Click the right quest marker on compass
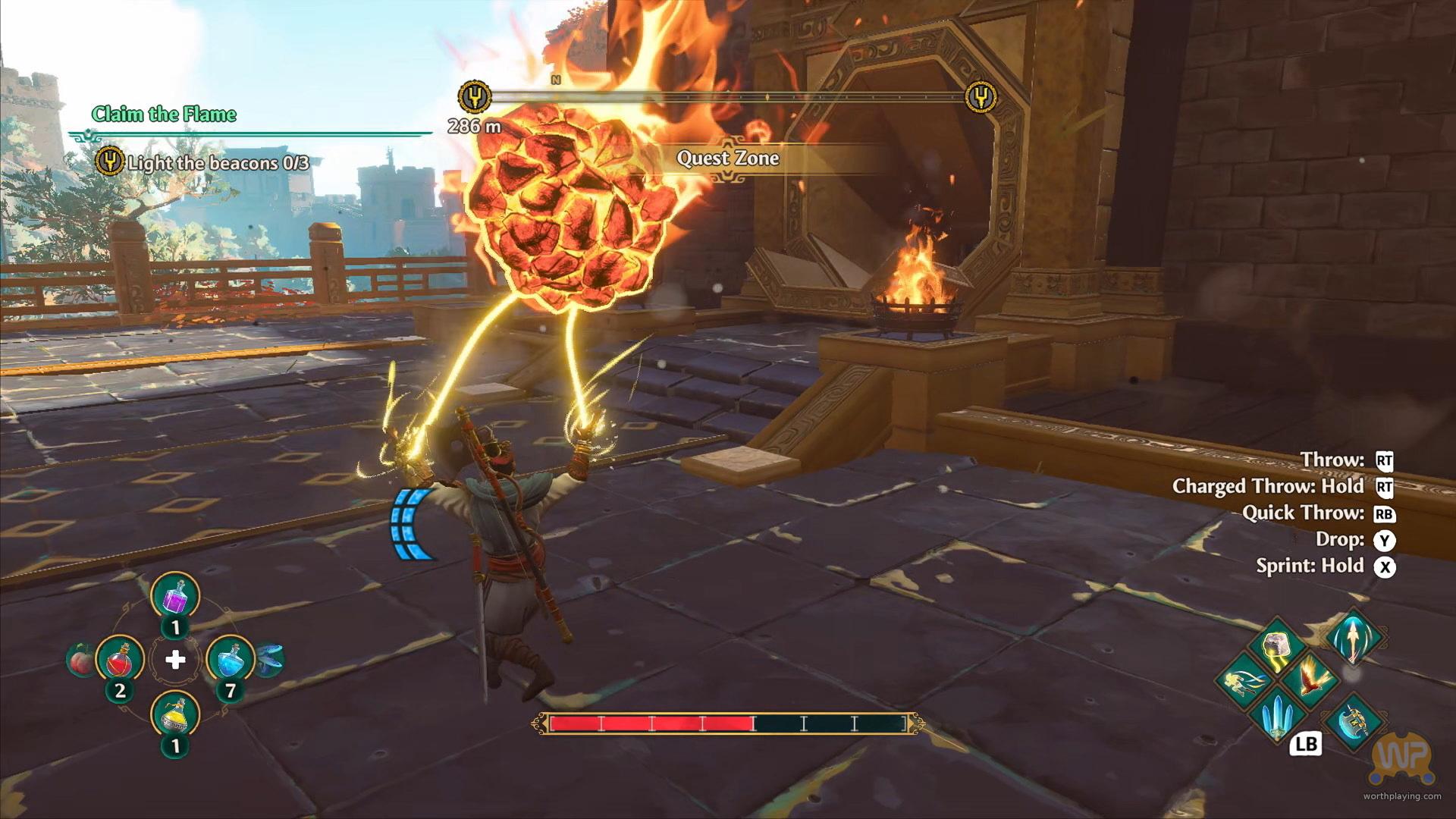 pos(981,97)
